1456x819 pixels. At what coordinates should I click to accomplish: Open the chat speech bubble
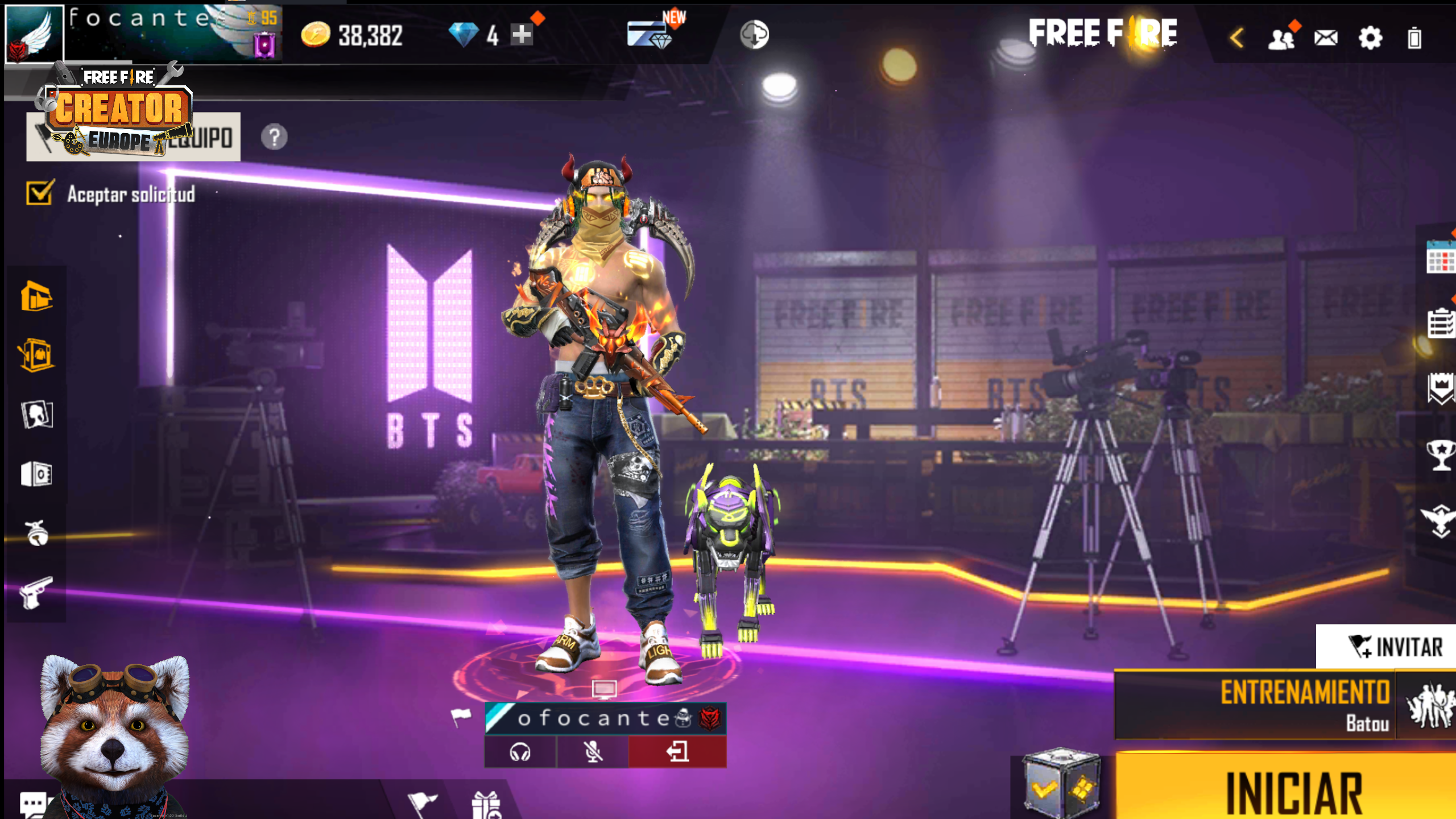click(x=33, y=804)
